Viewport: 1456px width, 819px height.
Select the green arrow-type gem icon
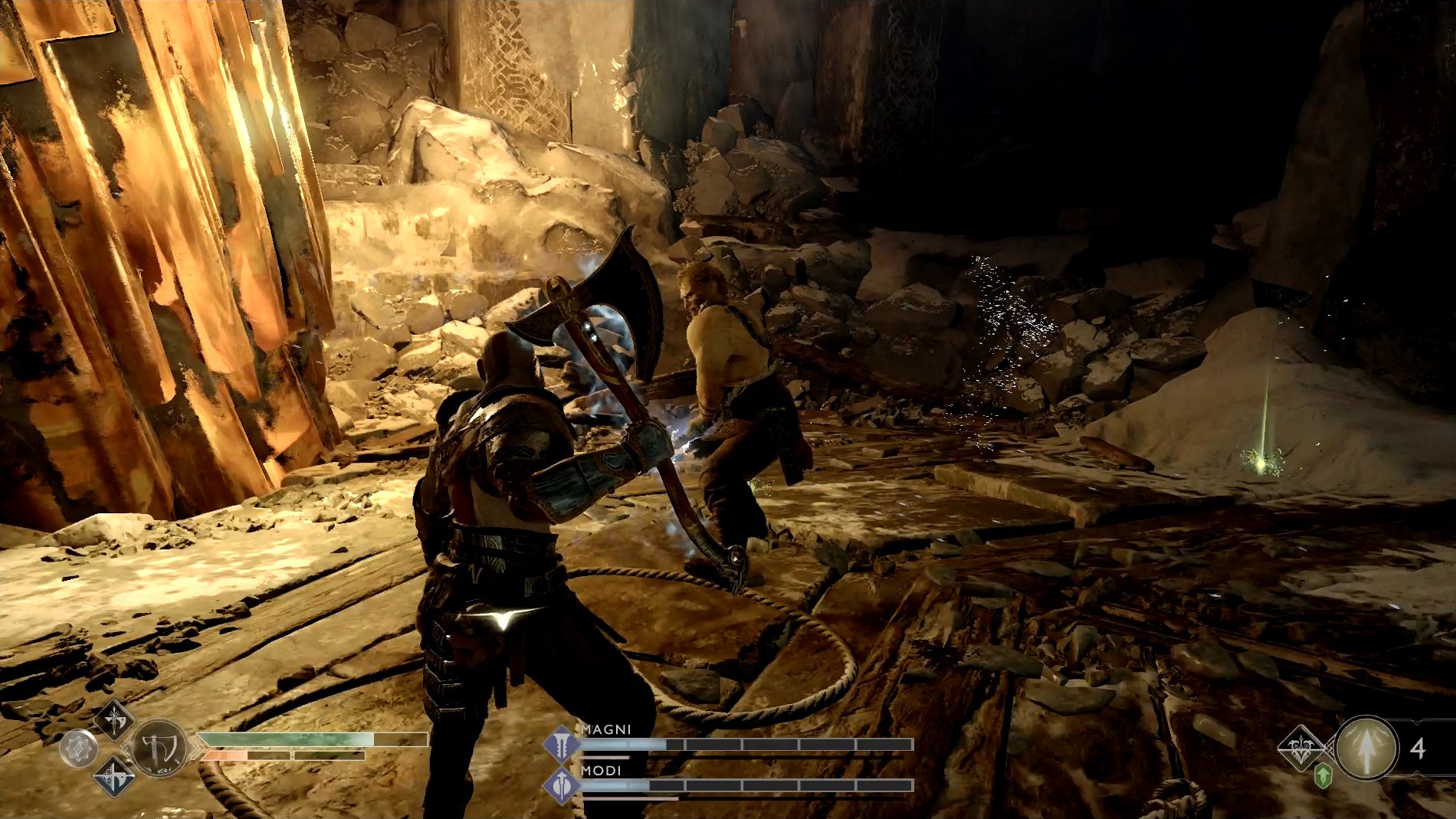click(x=1321, y=776)
